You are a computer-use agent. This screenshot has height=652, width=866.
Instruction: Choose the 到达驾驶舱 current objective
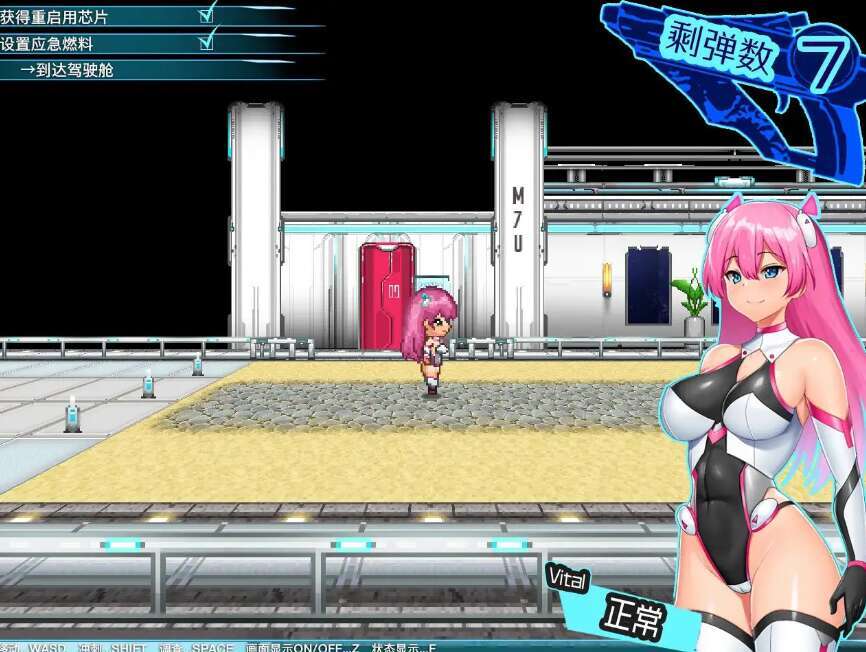[75, 70]
